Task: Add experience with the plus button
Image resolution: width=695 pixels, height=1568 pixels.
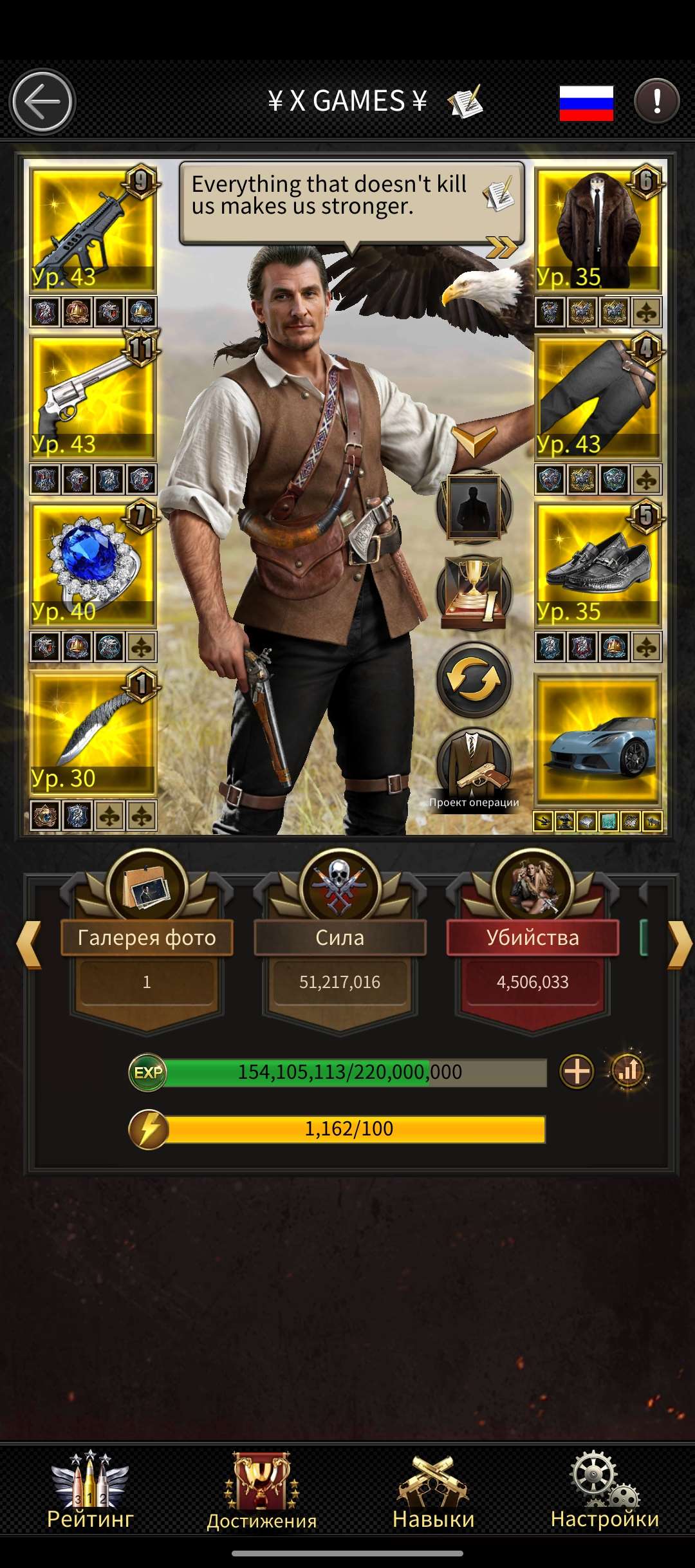Action: click(x=577, y=1072)
